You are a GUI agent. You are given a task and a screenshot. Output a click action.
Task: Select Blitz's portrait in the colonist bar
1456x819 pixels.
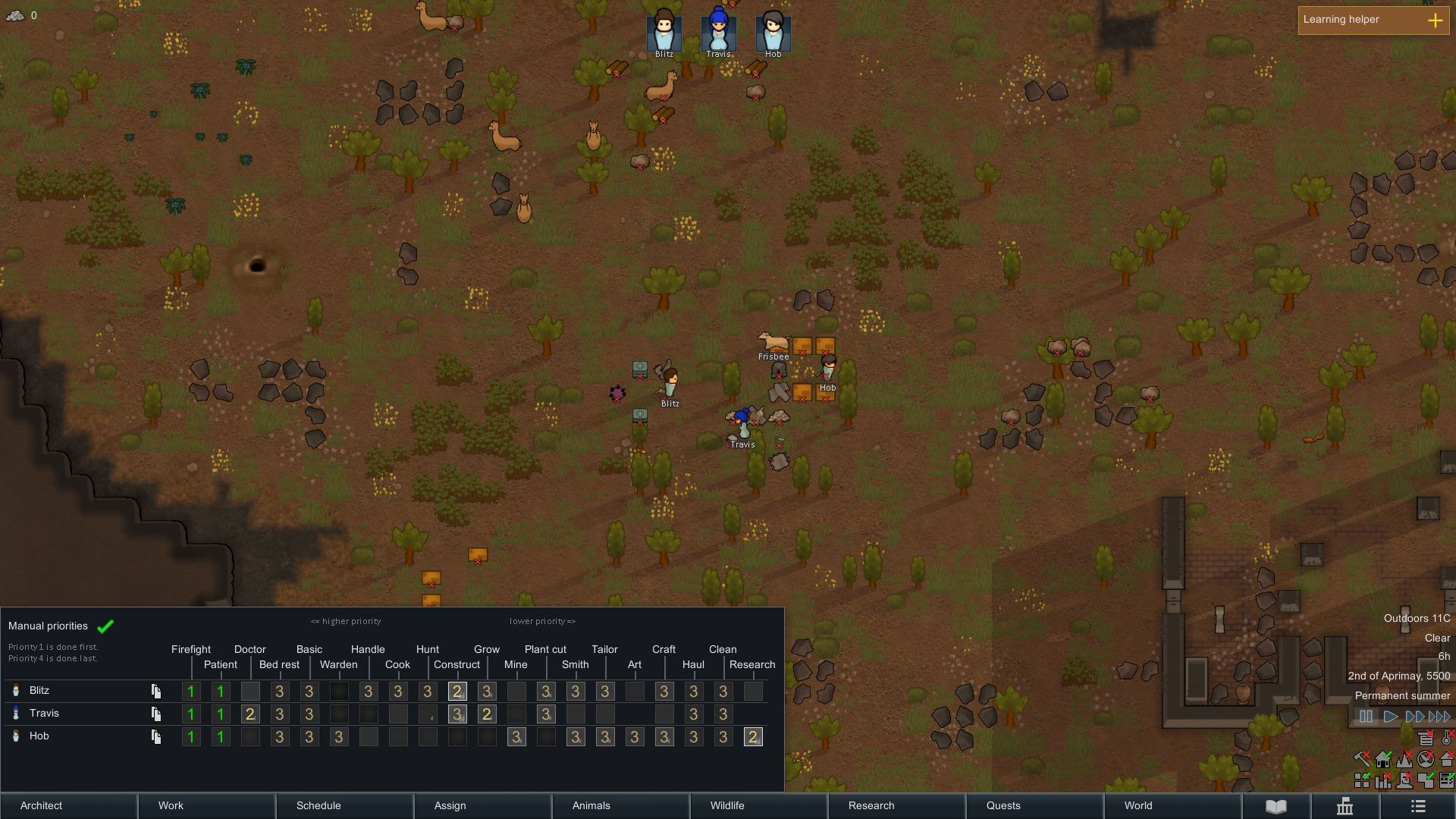click(663, 30)
